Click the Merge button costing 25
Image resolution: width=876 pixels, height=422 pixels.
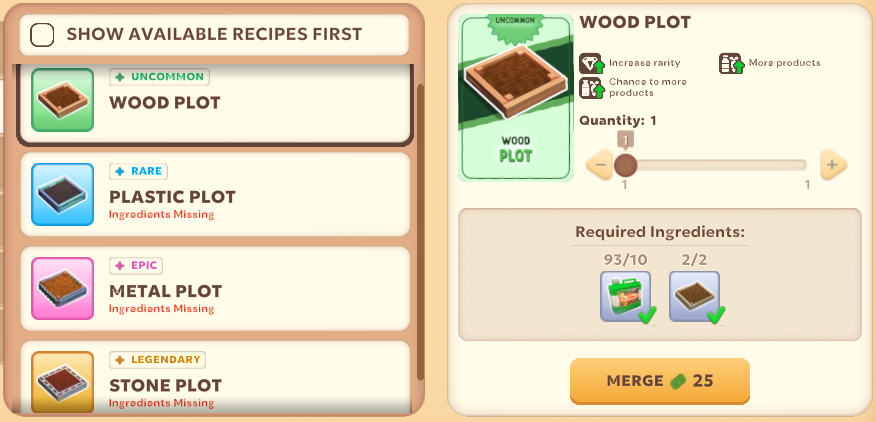pos(659,381)
